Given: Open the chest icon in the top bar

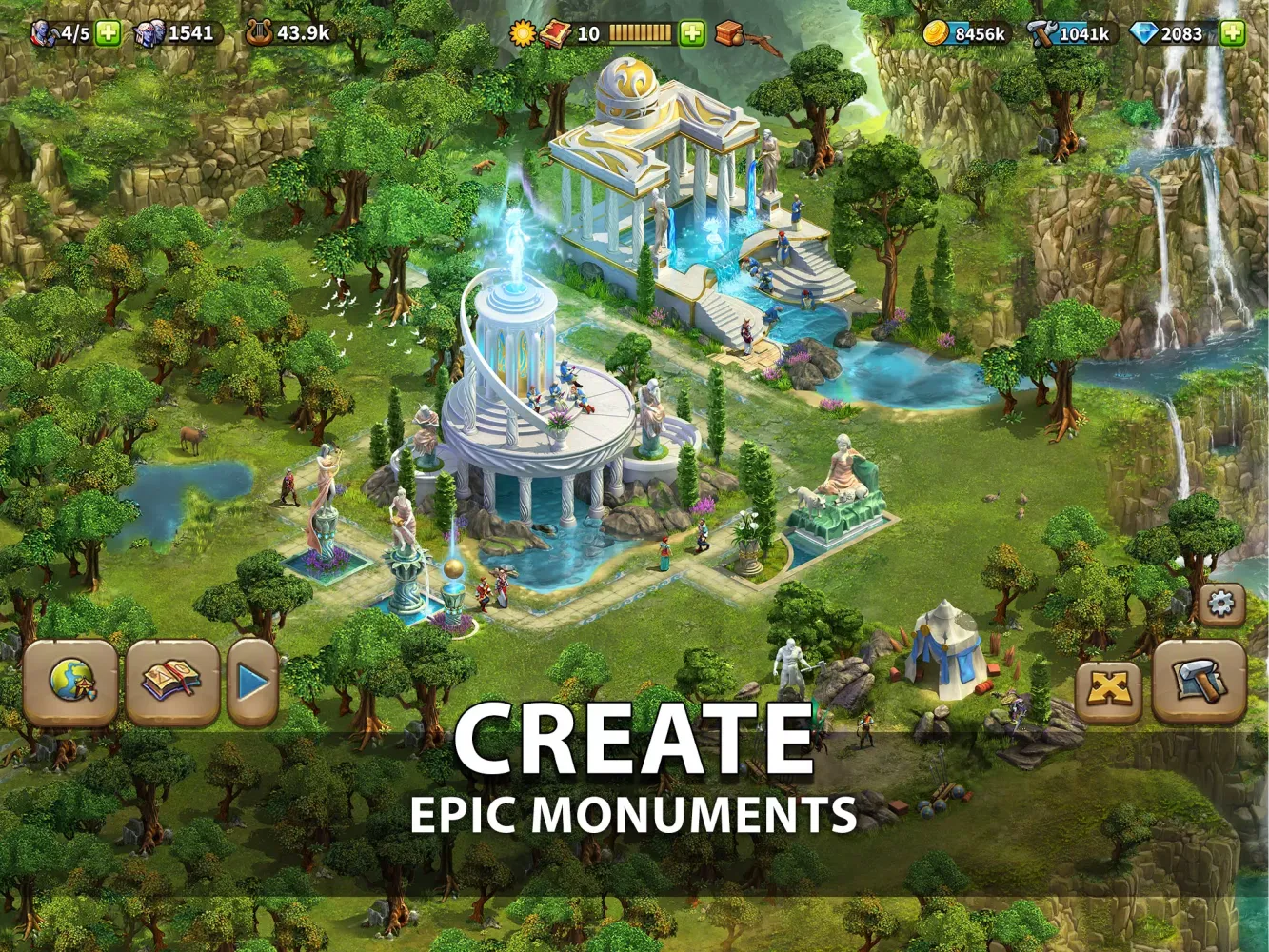Looking at the screenshot, I should (x=727, y=31).
